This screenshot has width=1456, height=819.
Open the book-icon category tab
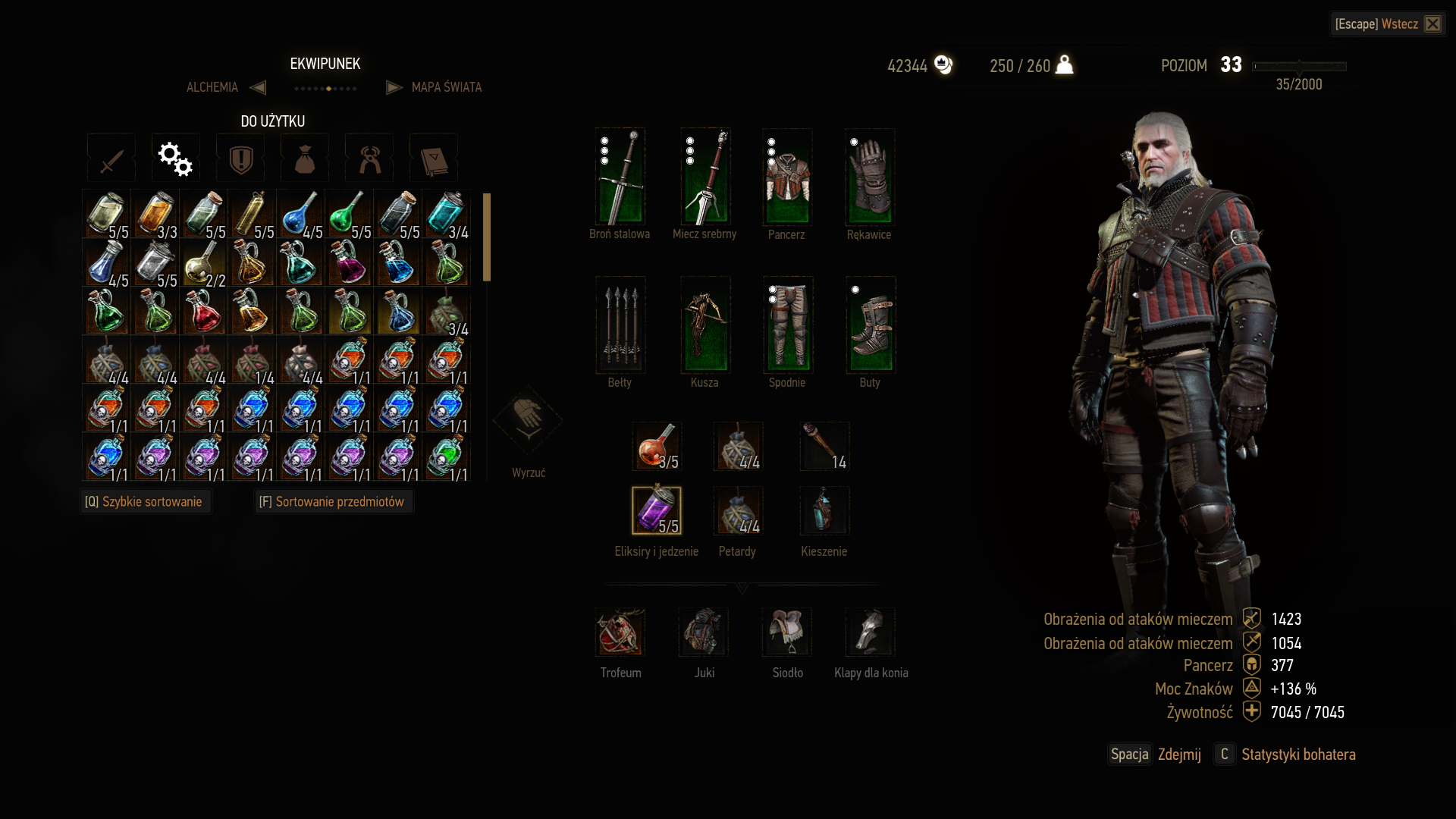[434, 158]
